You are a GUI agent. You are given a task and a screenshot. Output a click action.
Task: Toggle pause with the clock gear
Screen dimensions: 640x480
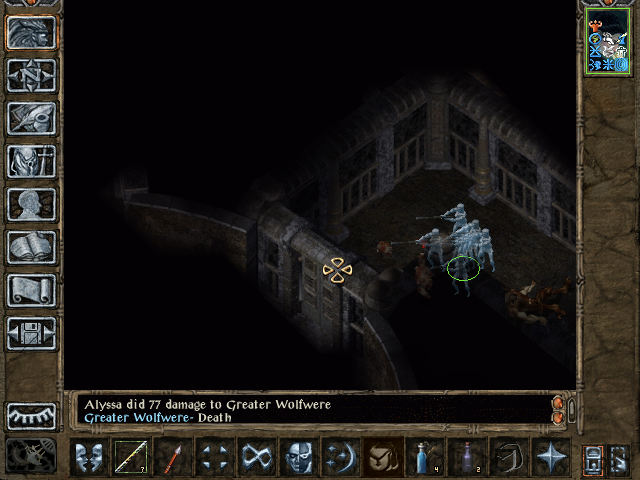pos(32,456)
